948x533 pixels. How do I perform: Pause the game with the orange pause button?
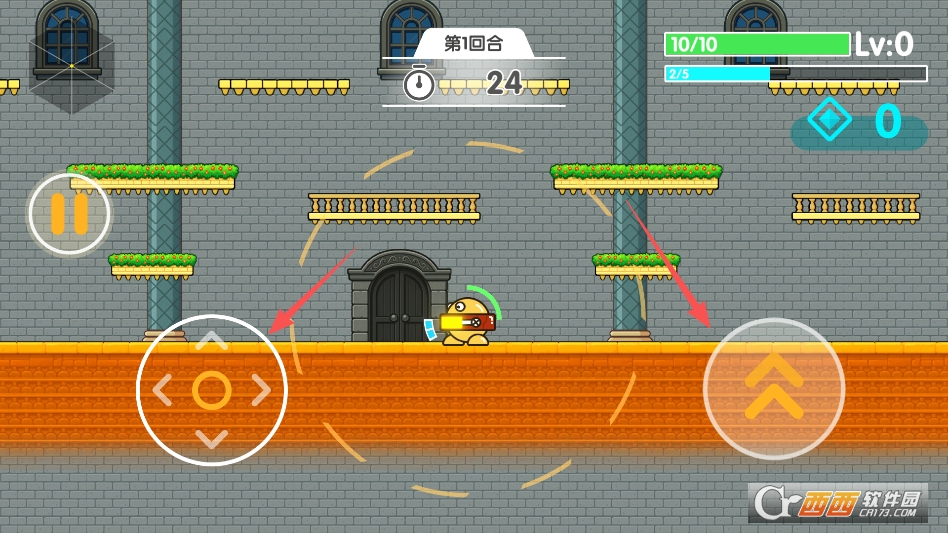coord(69,213)
